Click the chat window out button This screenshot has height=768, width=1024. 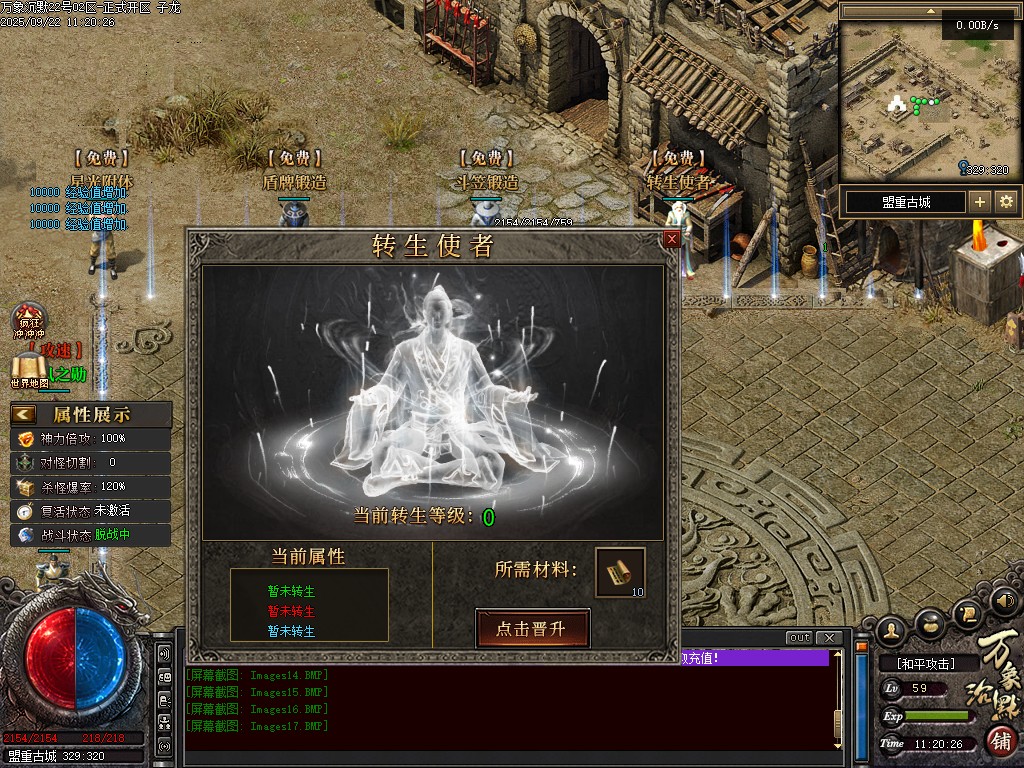pos(799,638)
